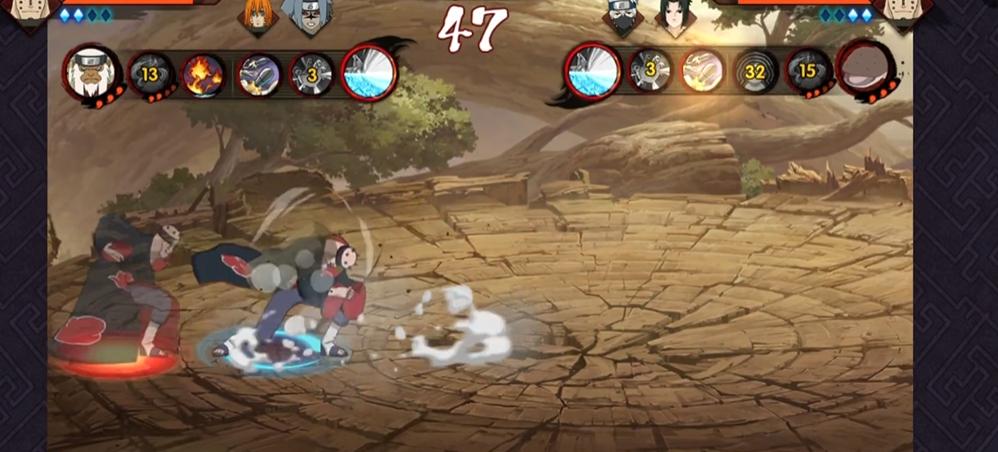The height and width of the screenshot is (452, 998).
Task: Choose the skill showing a 15 cooldown
Action: pos(808,71)
